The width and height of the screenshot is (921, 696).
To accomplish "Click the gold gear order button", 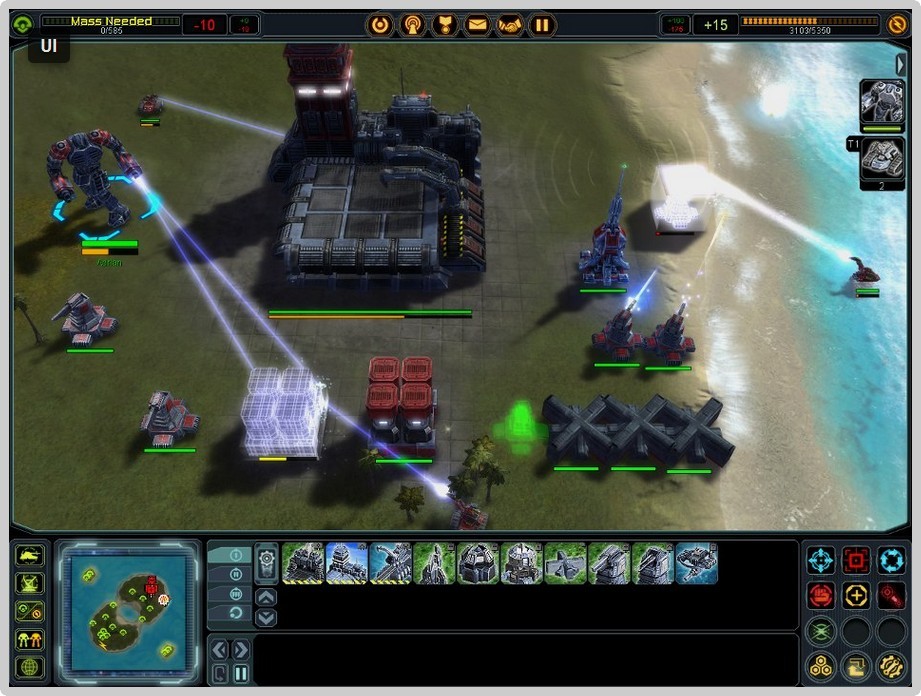I will pos(891,666).
